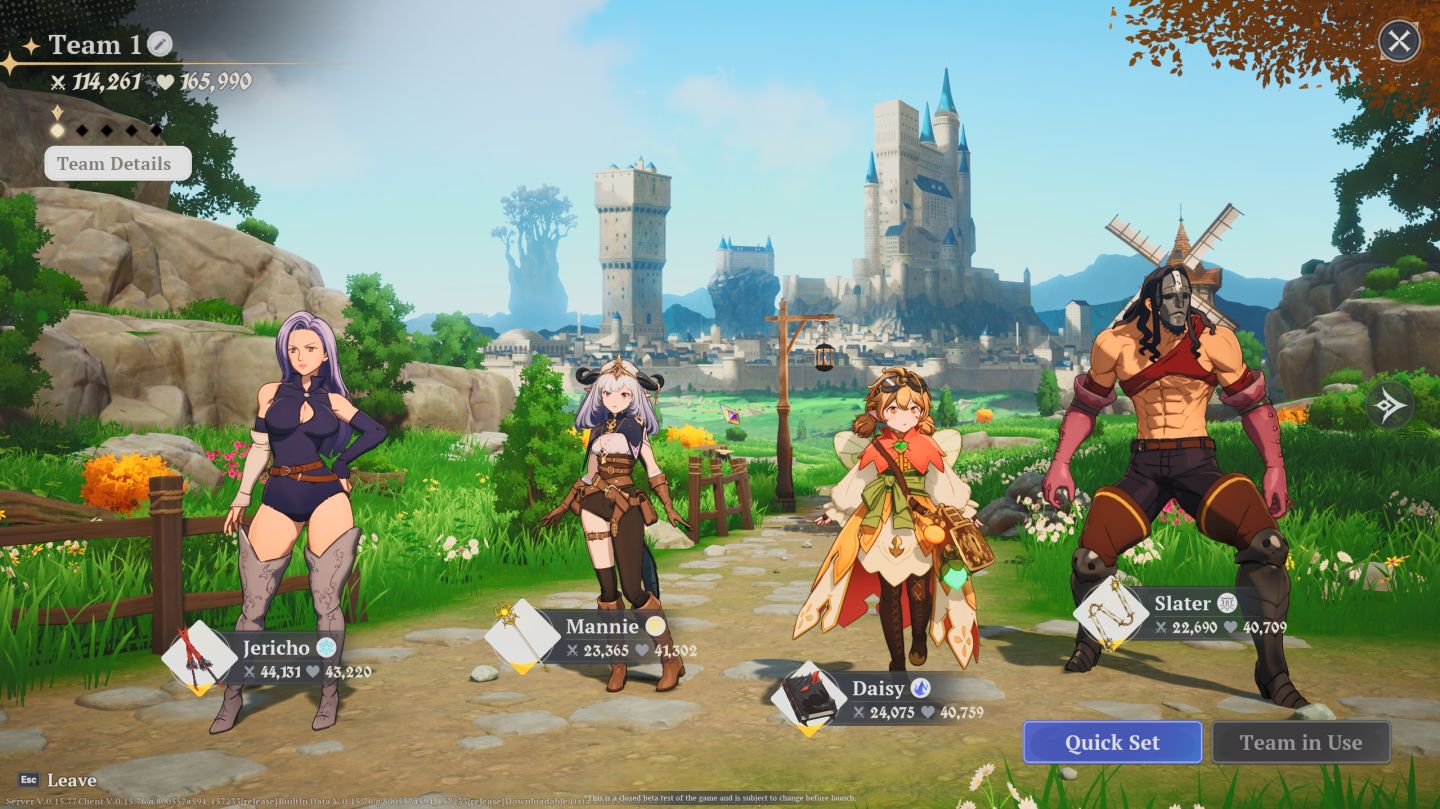Edit Team 1 name with pencil icon
The width and height of the screenshot is (1440, 809).
coord(160,44)
